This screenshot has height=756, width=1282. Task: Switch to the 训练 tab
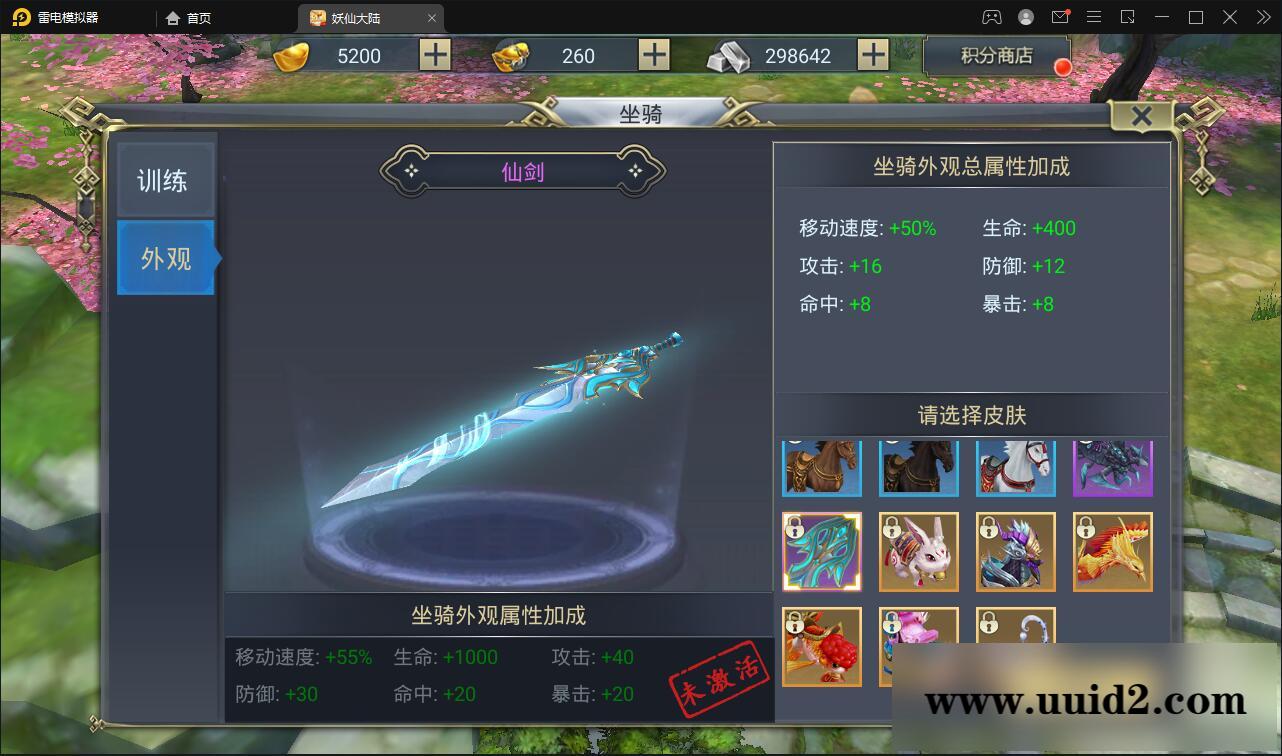166,178
